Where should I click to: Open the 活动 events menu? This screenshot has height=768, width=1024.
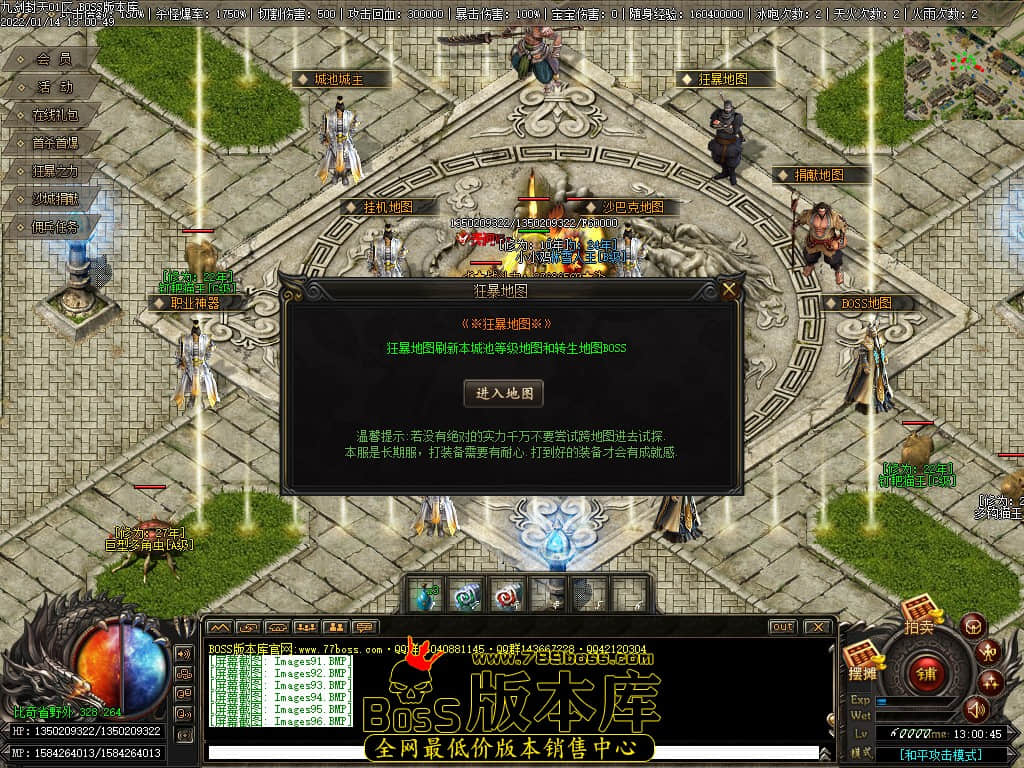[x=54, y=87]
